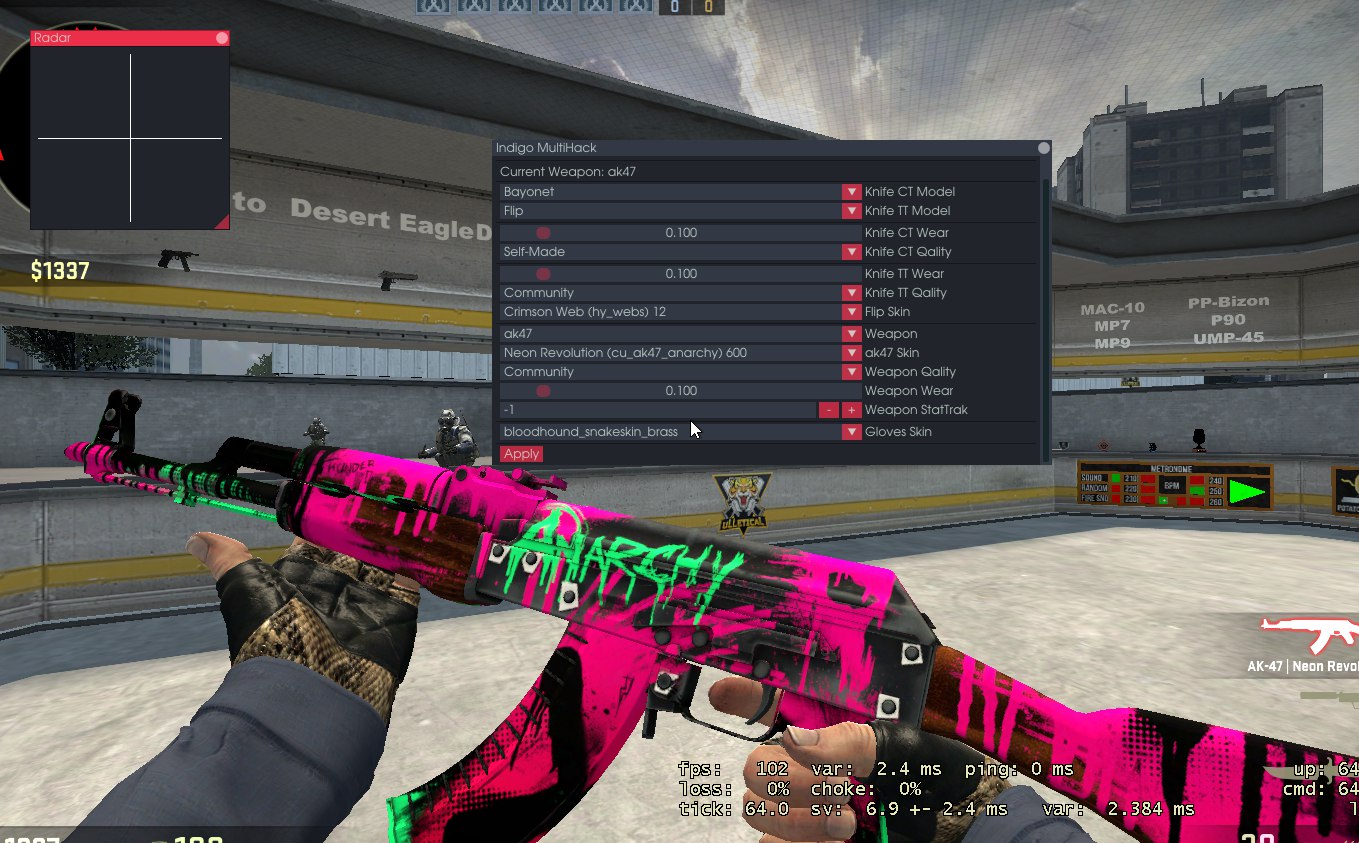1359x843 pixels.
Task: Open the Knife TT Qality dropdown
Action: [x=850, y=293]
